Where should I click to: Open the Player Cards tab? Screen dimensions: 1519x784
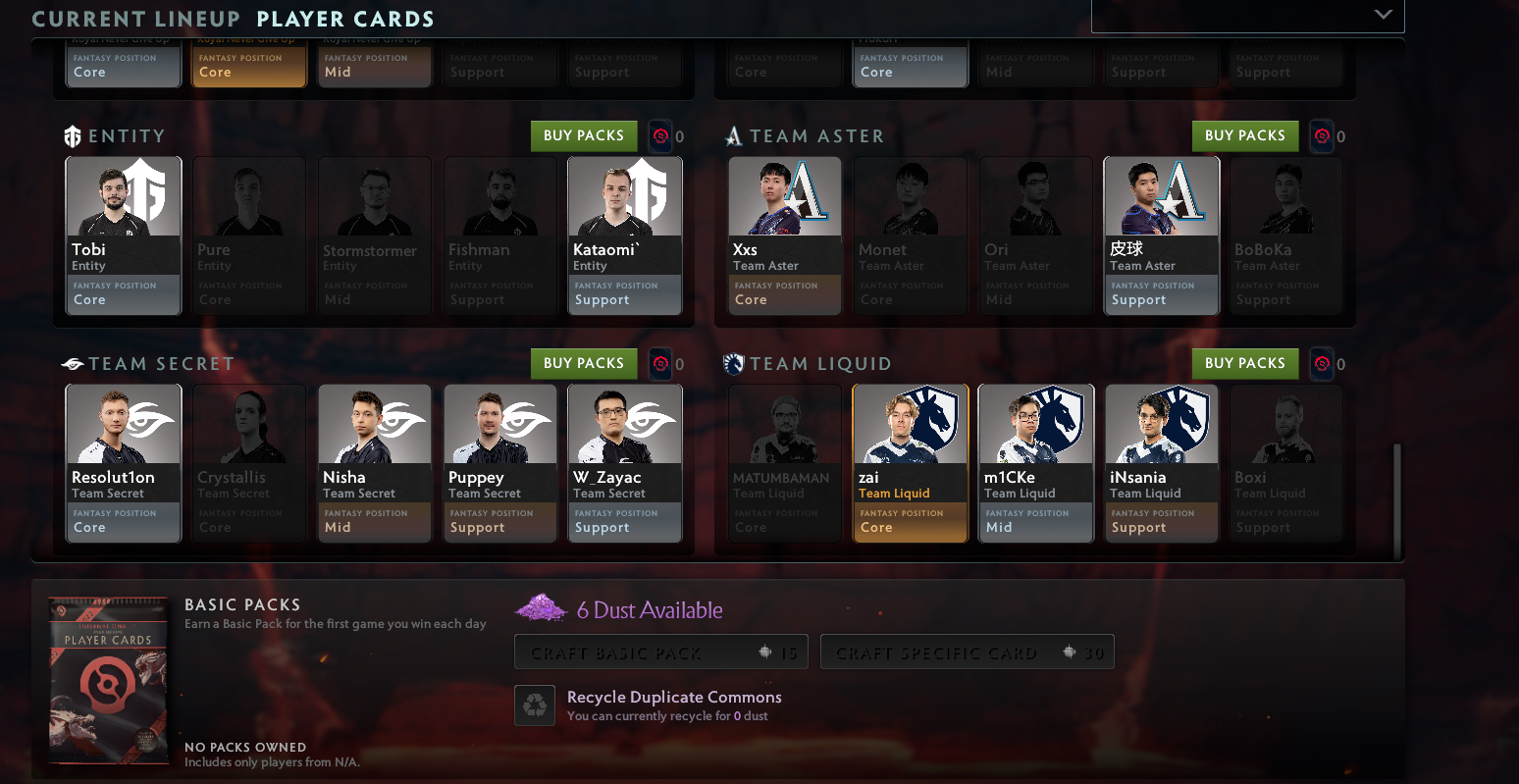pos(345,19)
